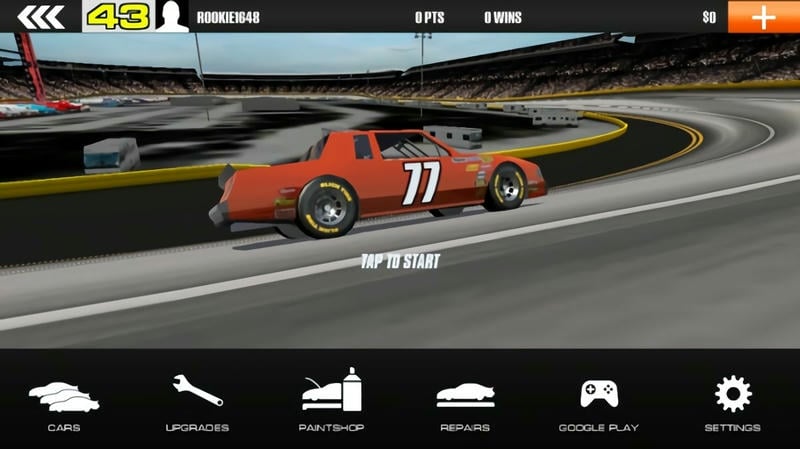800x449 pixels.
Task: Tap to Start the race
Action: (400, 261)
